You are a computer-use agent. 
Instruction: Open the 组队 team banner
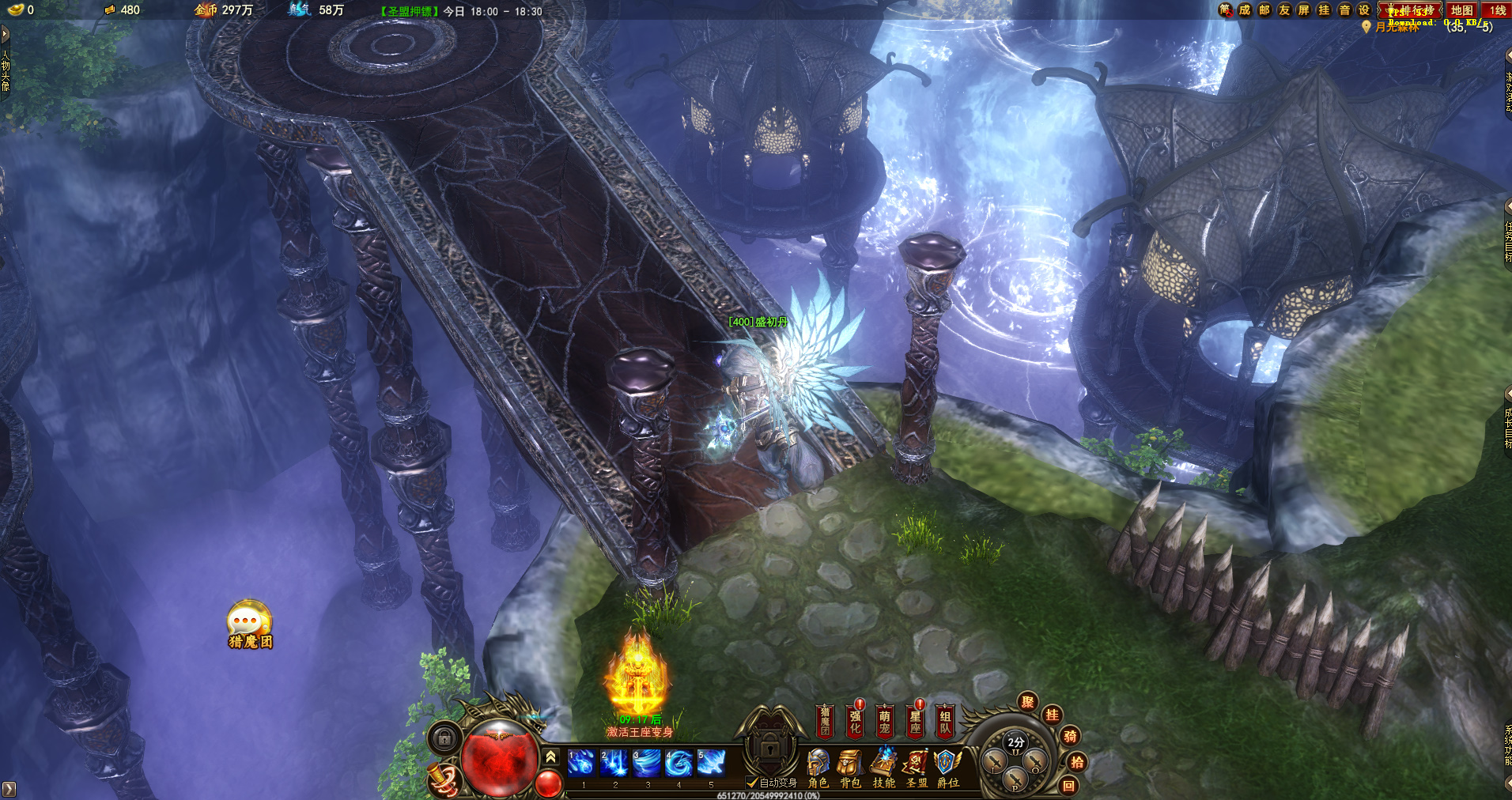(x=945, y=721)
